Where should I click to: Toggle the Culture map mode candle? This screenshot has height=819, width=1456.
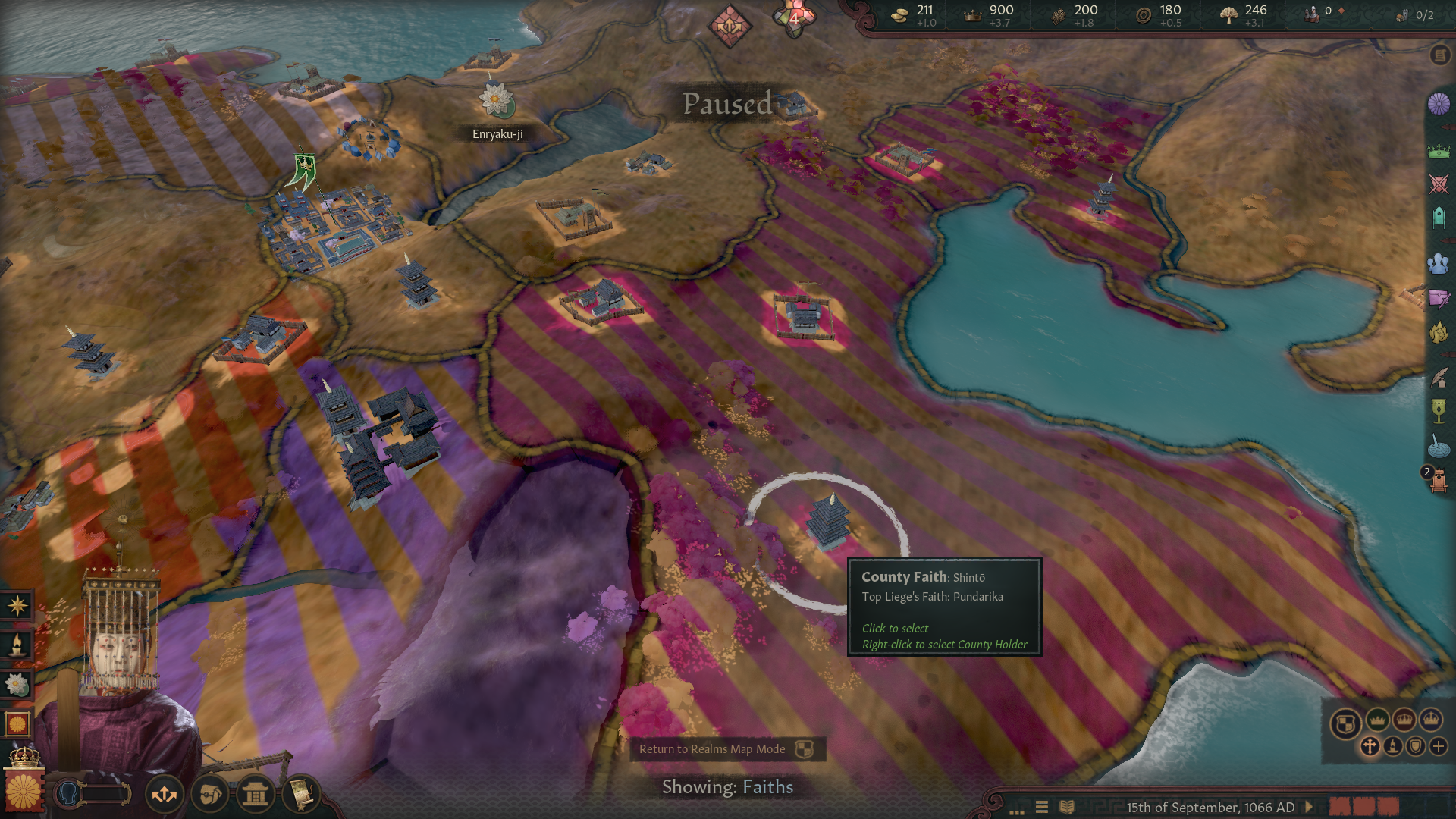click(1393, 746)
